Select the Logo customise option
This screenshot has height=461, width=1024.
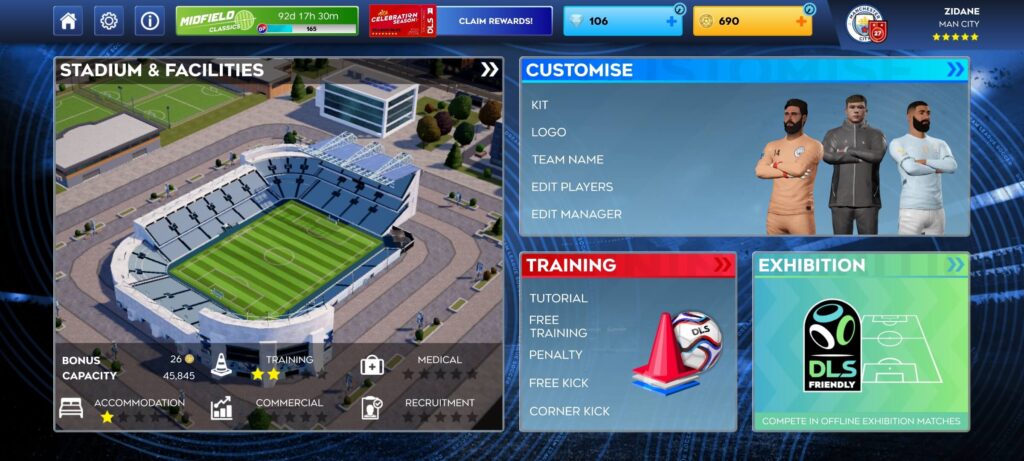tap(549, 132)
